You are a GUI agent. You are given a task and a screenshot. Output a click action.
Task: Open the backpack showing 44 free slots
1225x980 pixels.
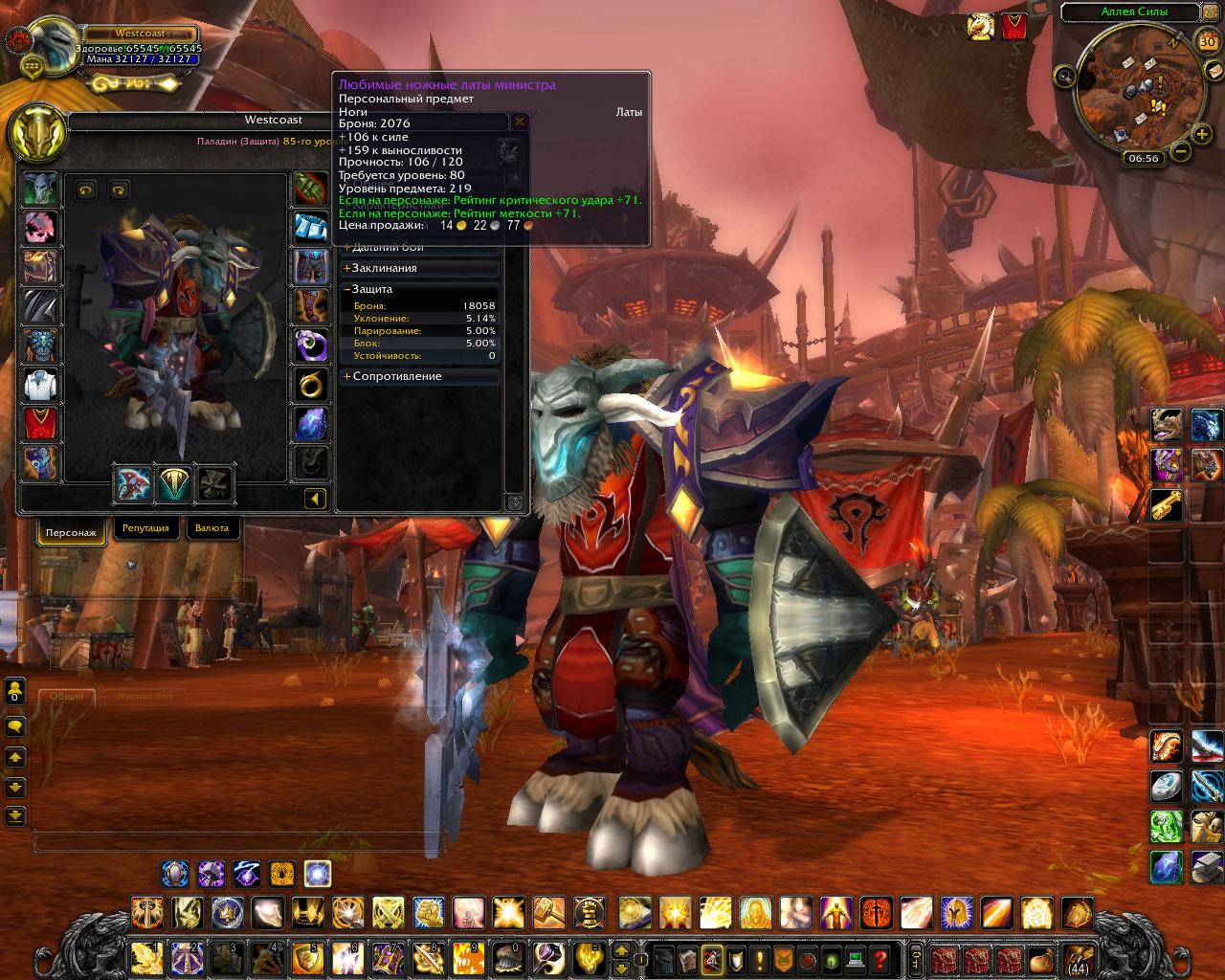[1078, 958]
